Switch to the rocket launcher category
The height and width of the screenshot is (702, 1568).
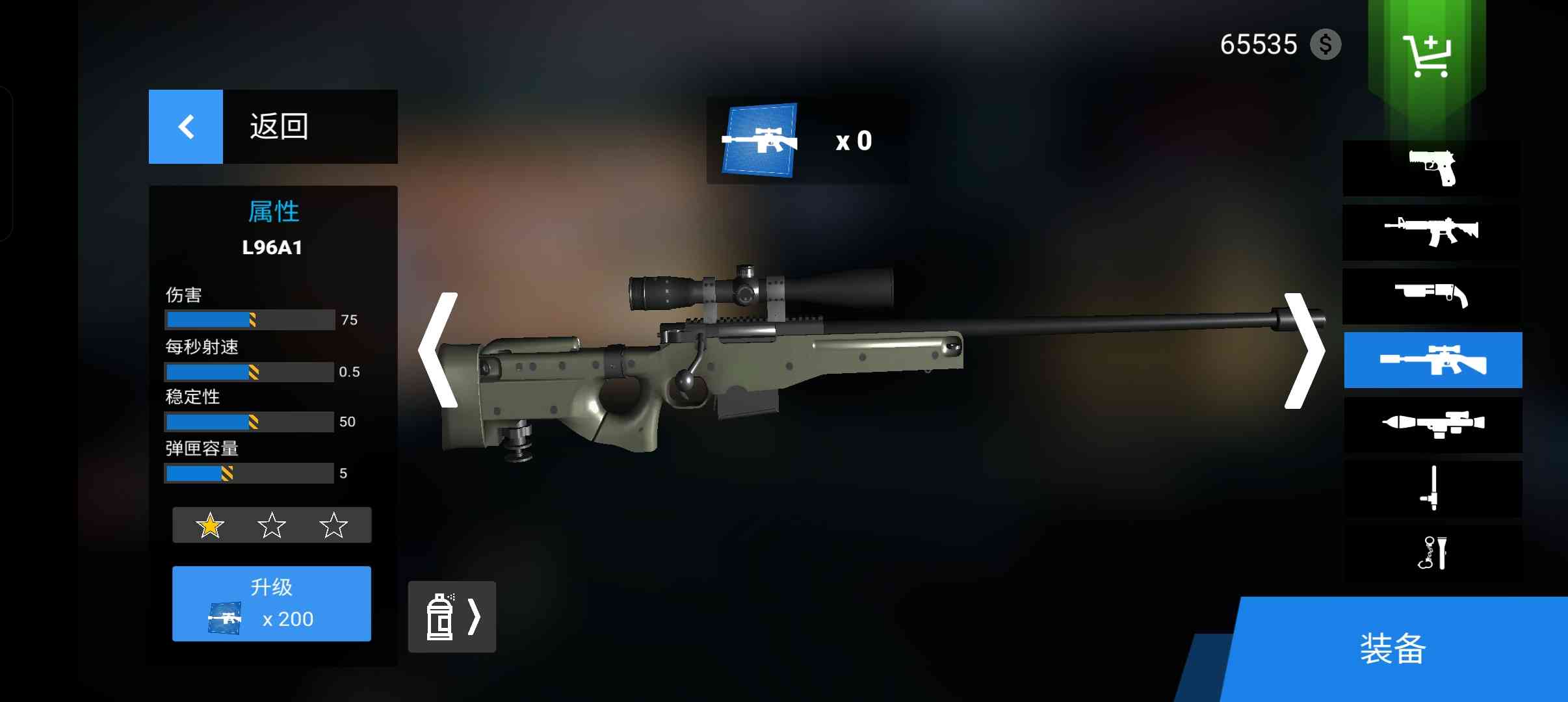pos(1433,424)
